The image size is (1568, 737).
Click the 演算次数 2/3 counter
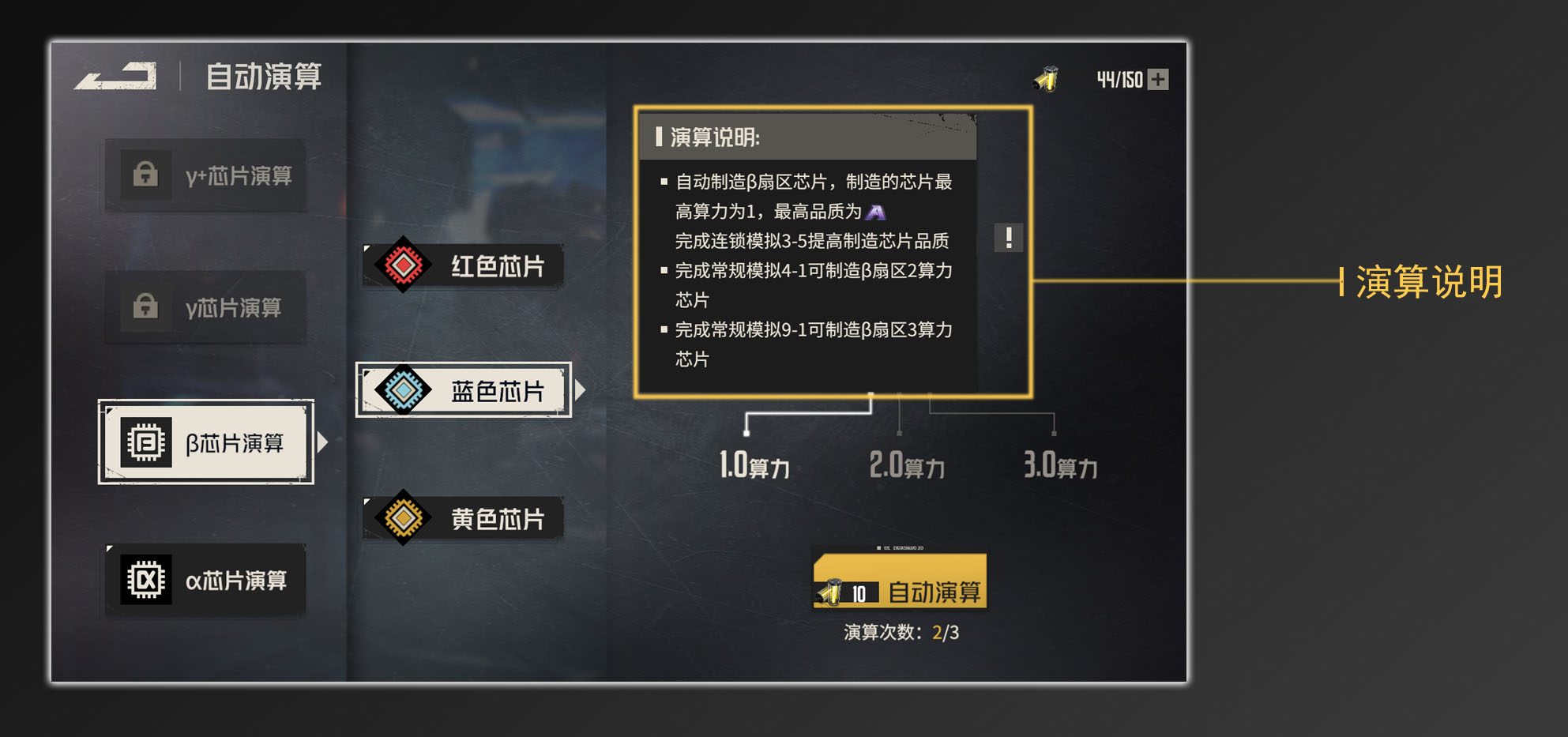pyautogui.click(x=902, y=632)
